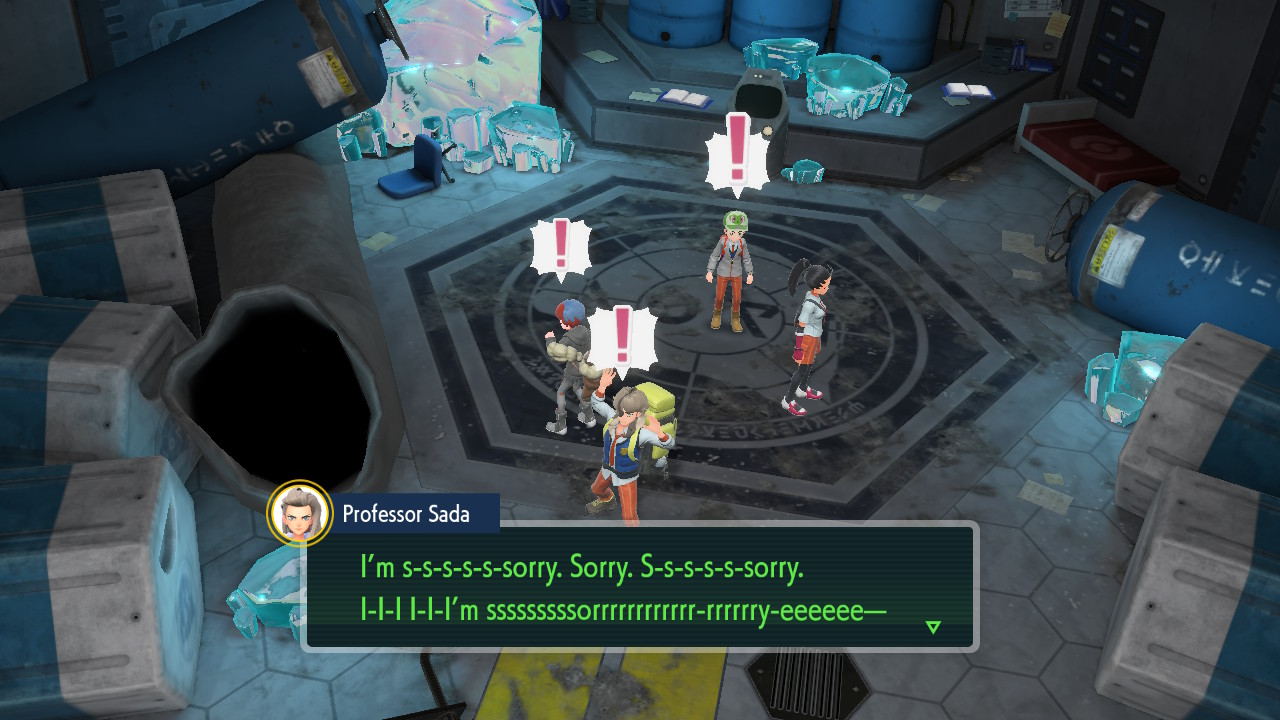This screenshot has width=1280, height=720.
Task: Select Professor Sada's speaker portrait icon
Action: (300, 513)
